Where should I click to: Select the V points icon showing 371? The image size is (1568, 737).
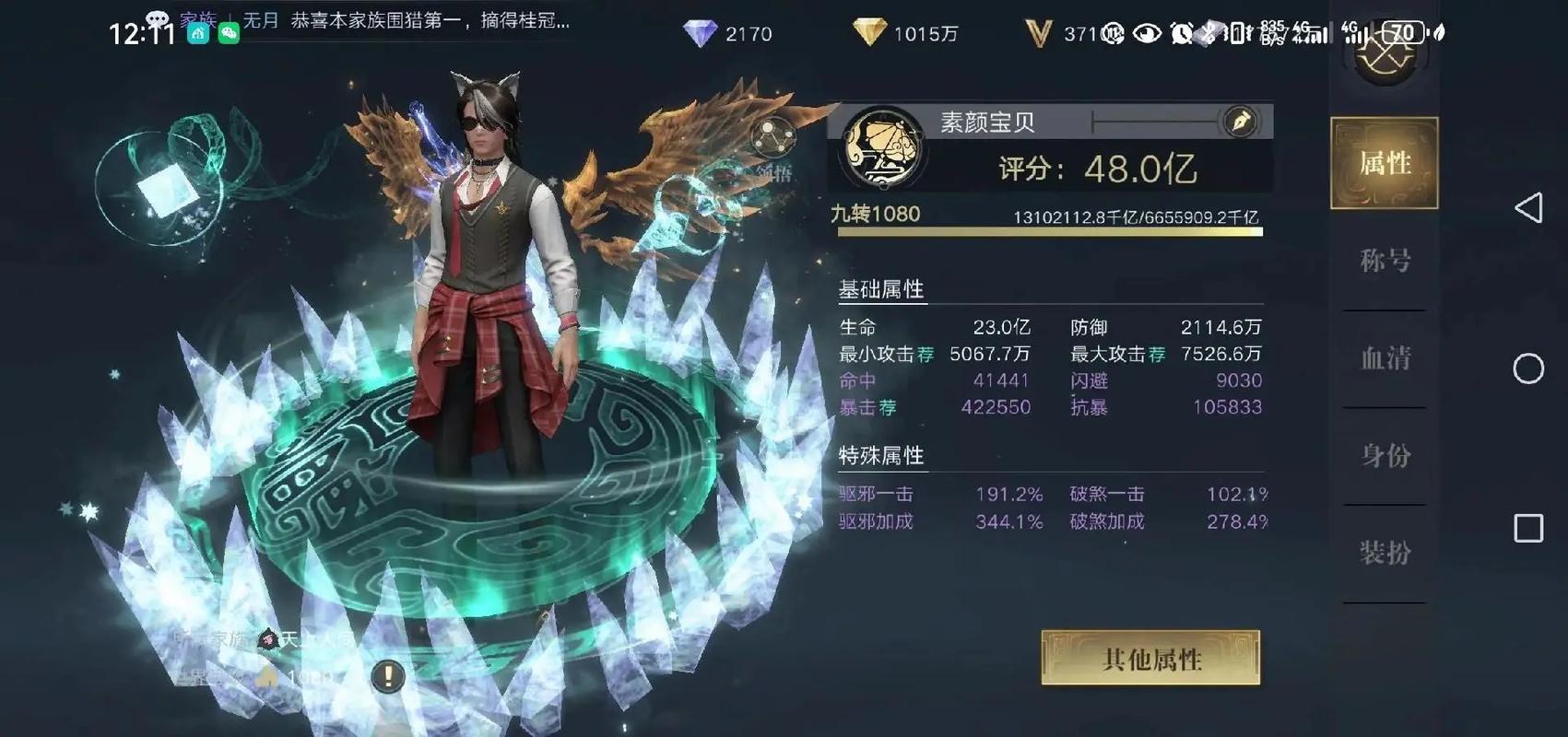(1041, 33)
